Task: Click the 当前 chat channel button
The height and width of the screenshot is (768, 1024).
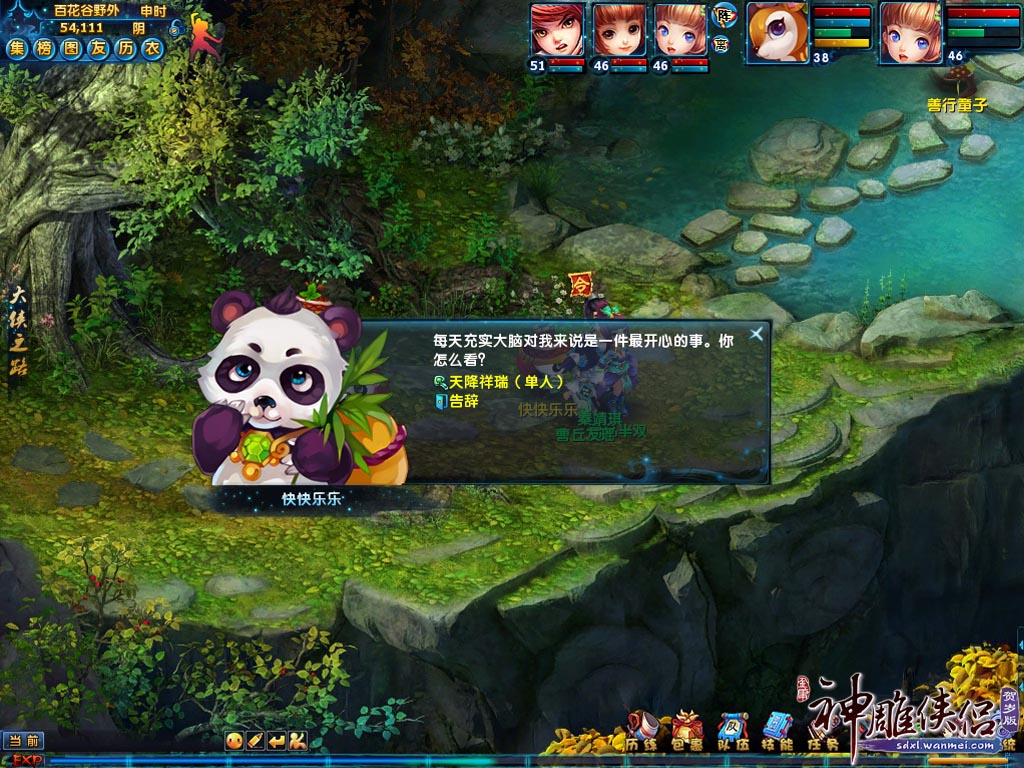Action: pos(22,741)
